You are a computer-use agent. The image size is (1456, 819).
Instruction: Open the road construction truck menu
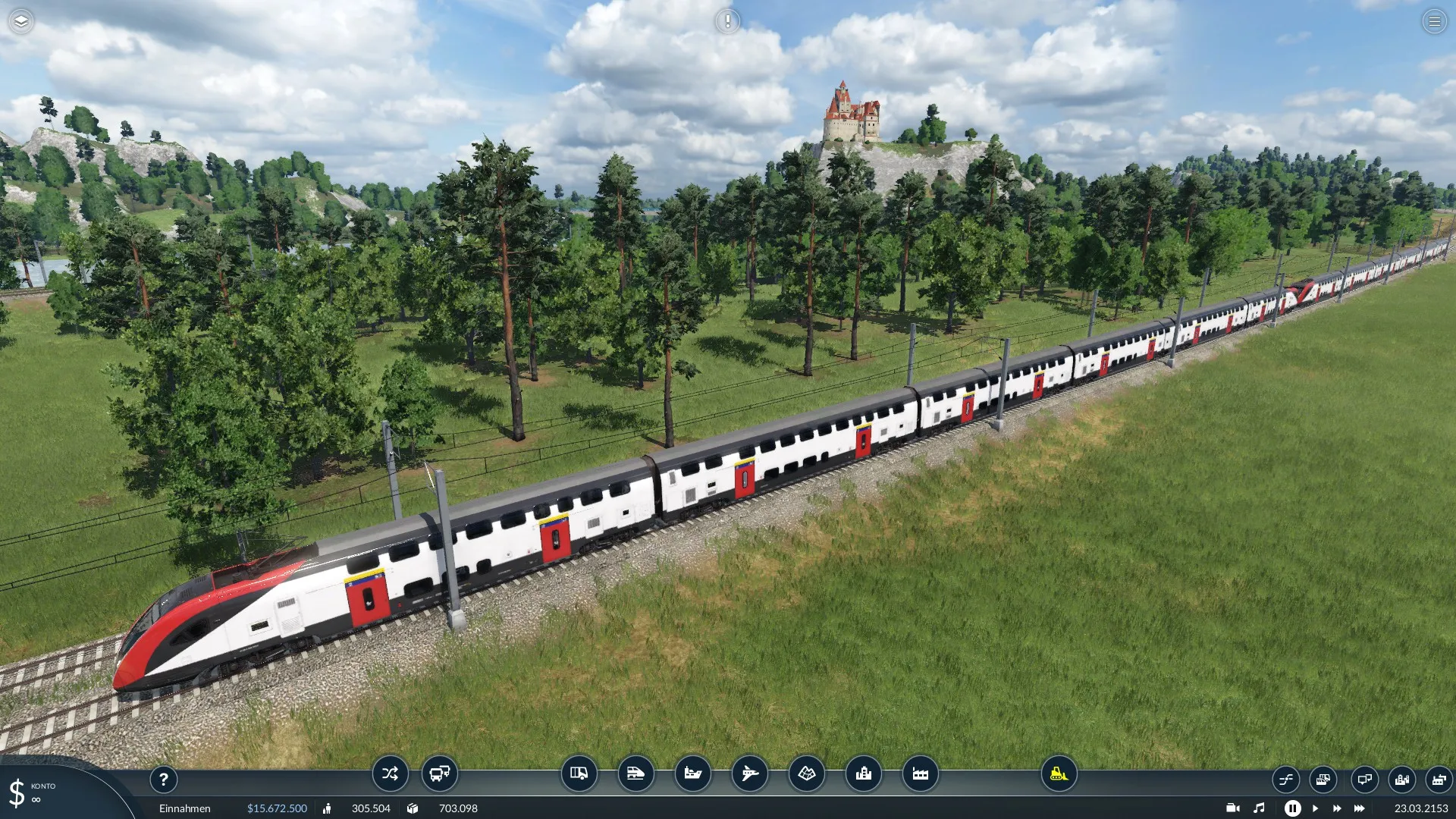tap(579, 774)
